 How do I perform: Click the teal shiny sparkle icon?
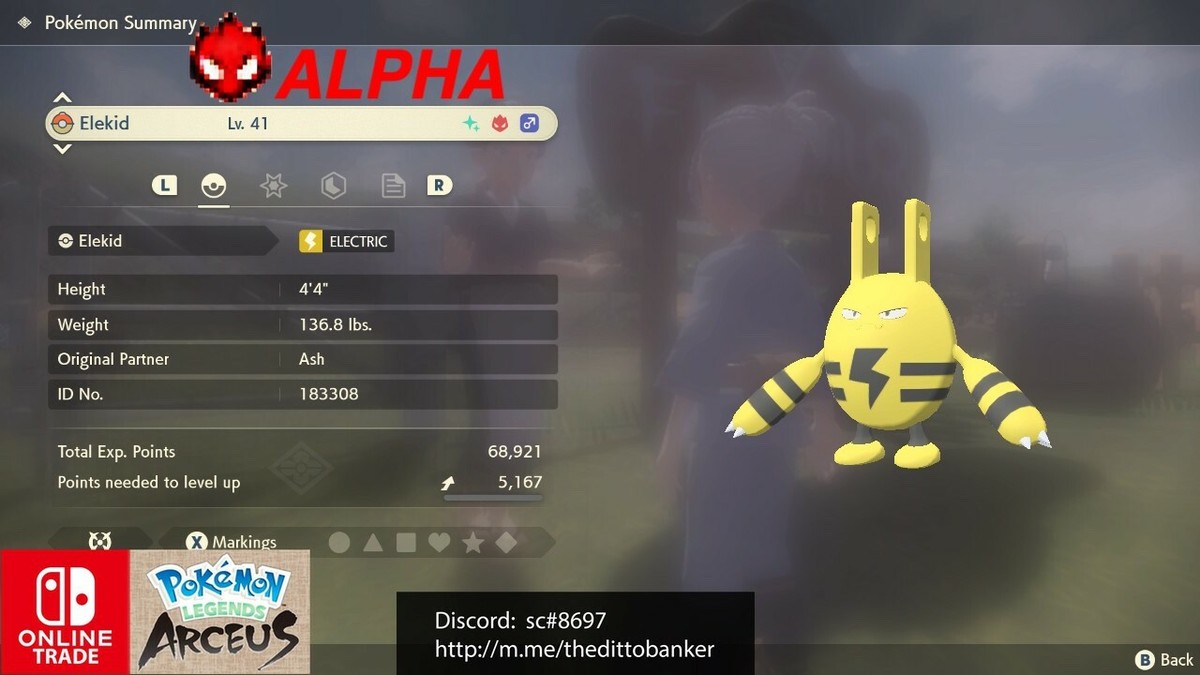pyautogui.click(x=469, y=124)
